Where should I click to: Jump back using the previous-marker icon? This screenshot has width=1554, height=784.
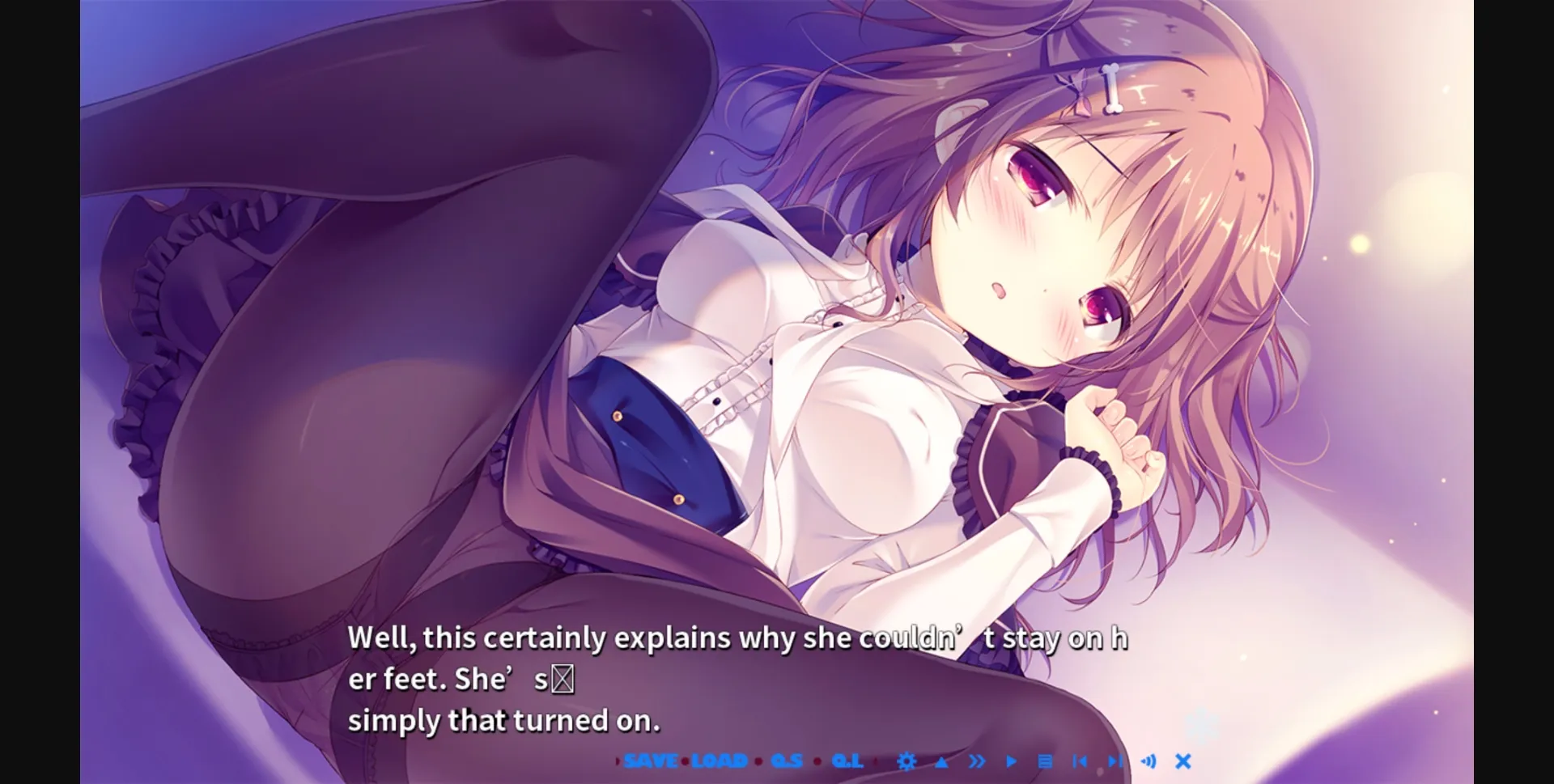click(1080, 762)
